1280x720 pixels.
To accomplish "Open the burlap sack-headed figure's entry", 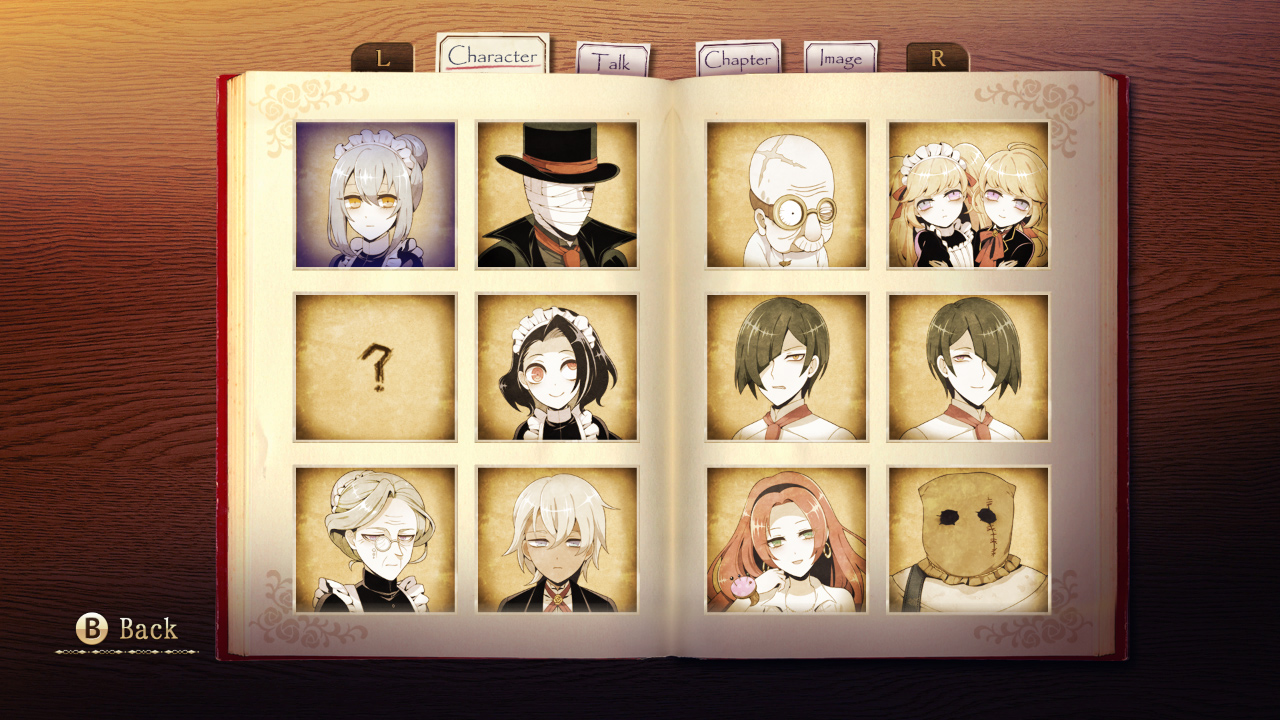I will point(968,540).
